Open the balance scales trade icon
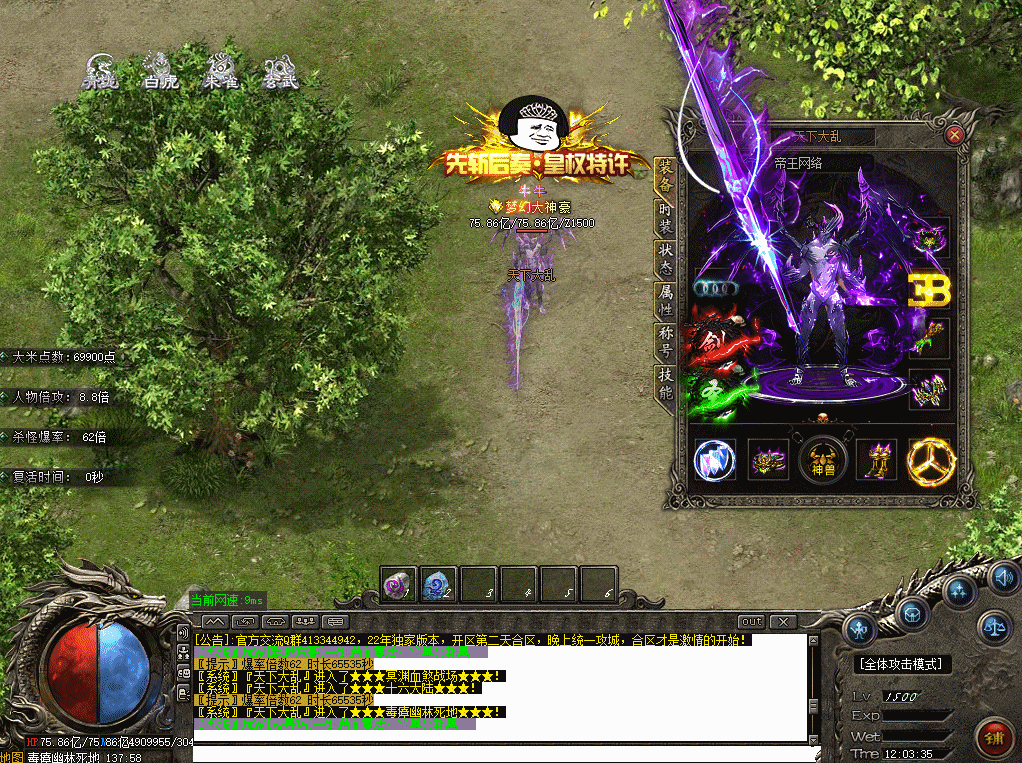The height and width of the screenshot is (763, 1022). [994, 627]
